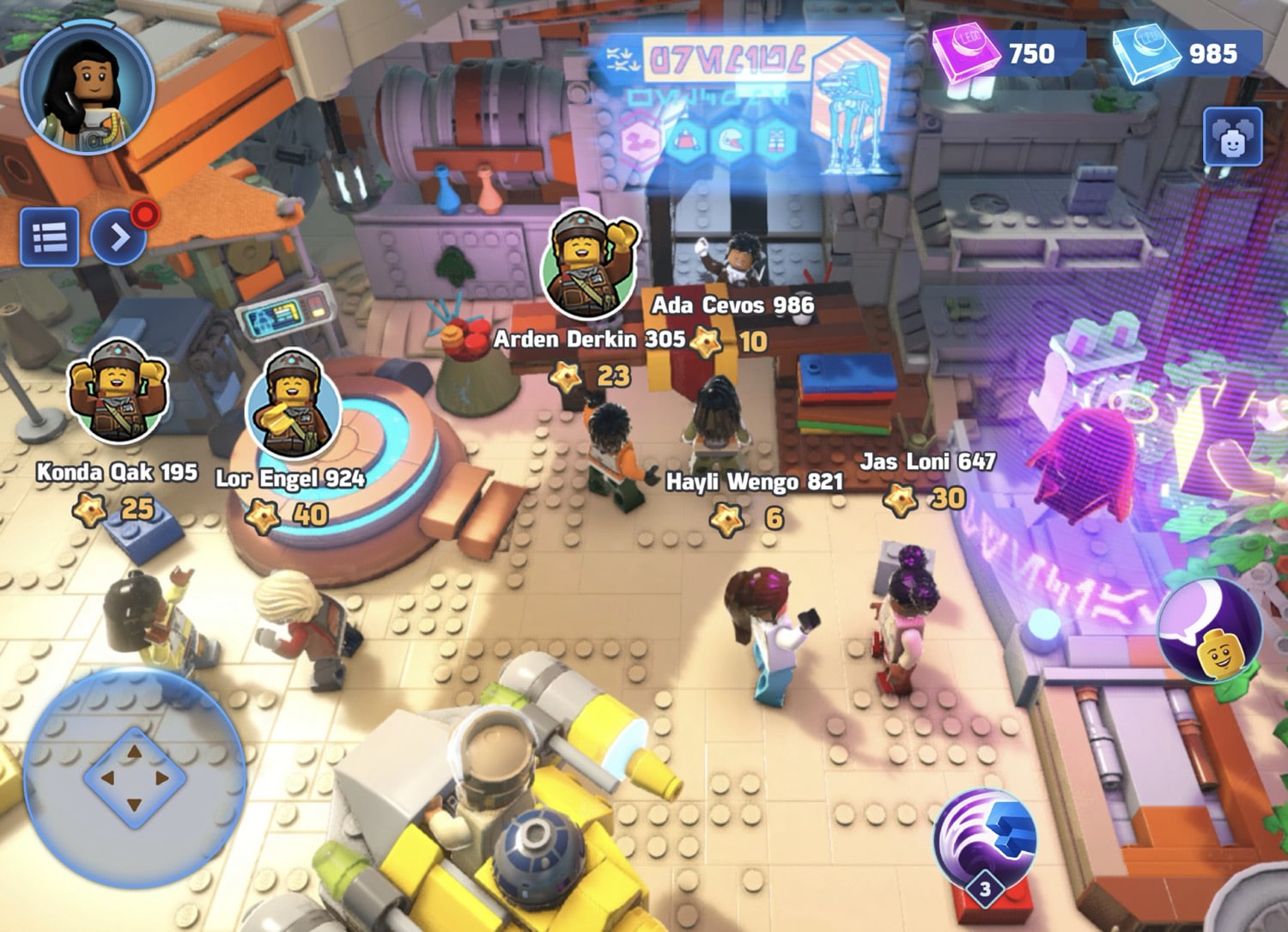Tap the blue LEGO stud currency counter
Viewport: 1288px width, 932px height.
pyautogui.click(x=1182, y=52)
